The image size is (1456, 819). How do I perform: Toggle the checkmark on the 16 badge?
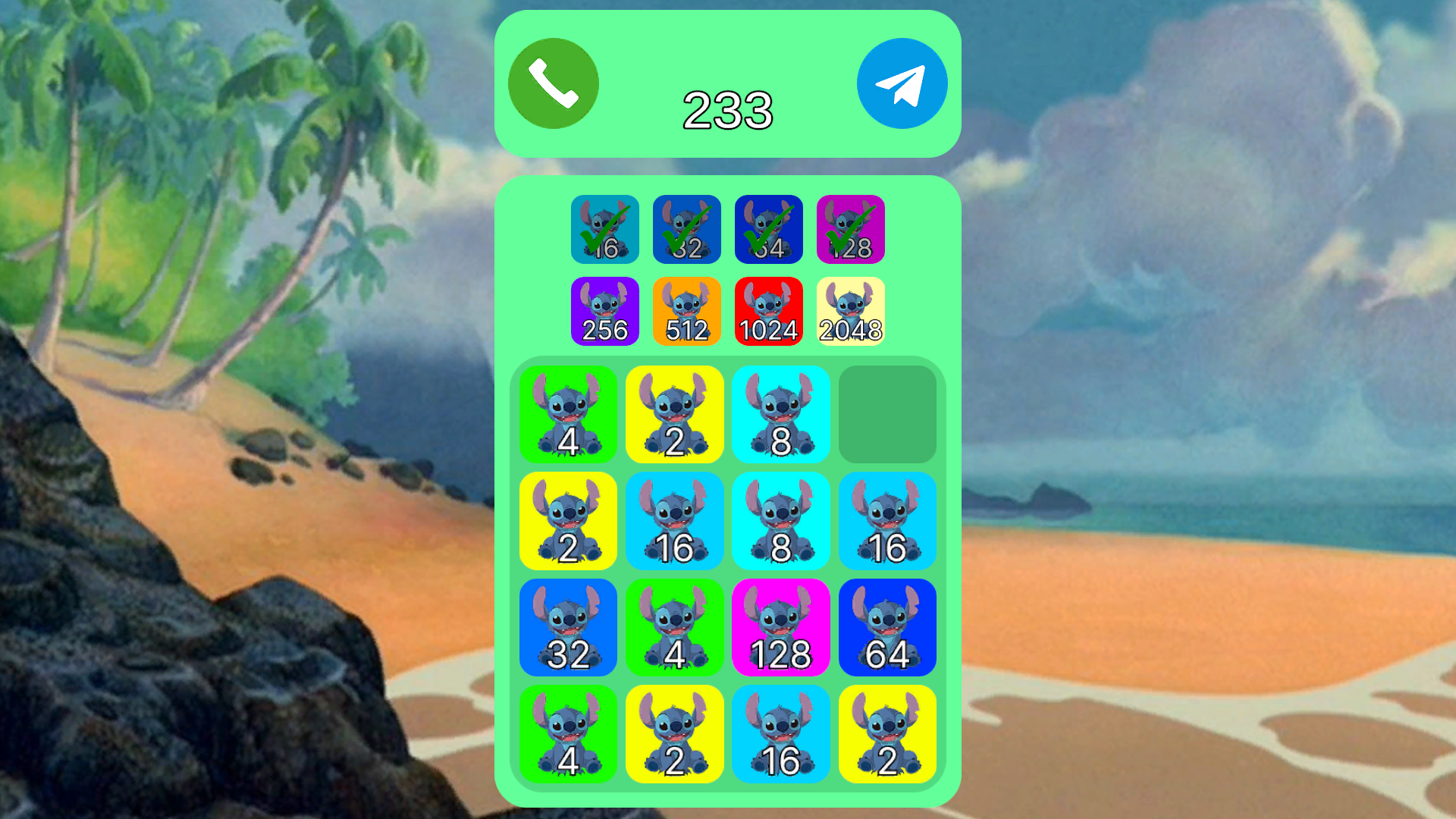coord(604,229)
